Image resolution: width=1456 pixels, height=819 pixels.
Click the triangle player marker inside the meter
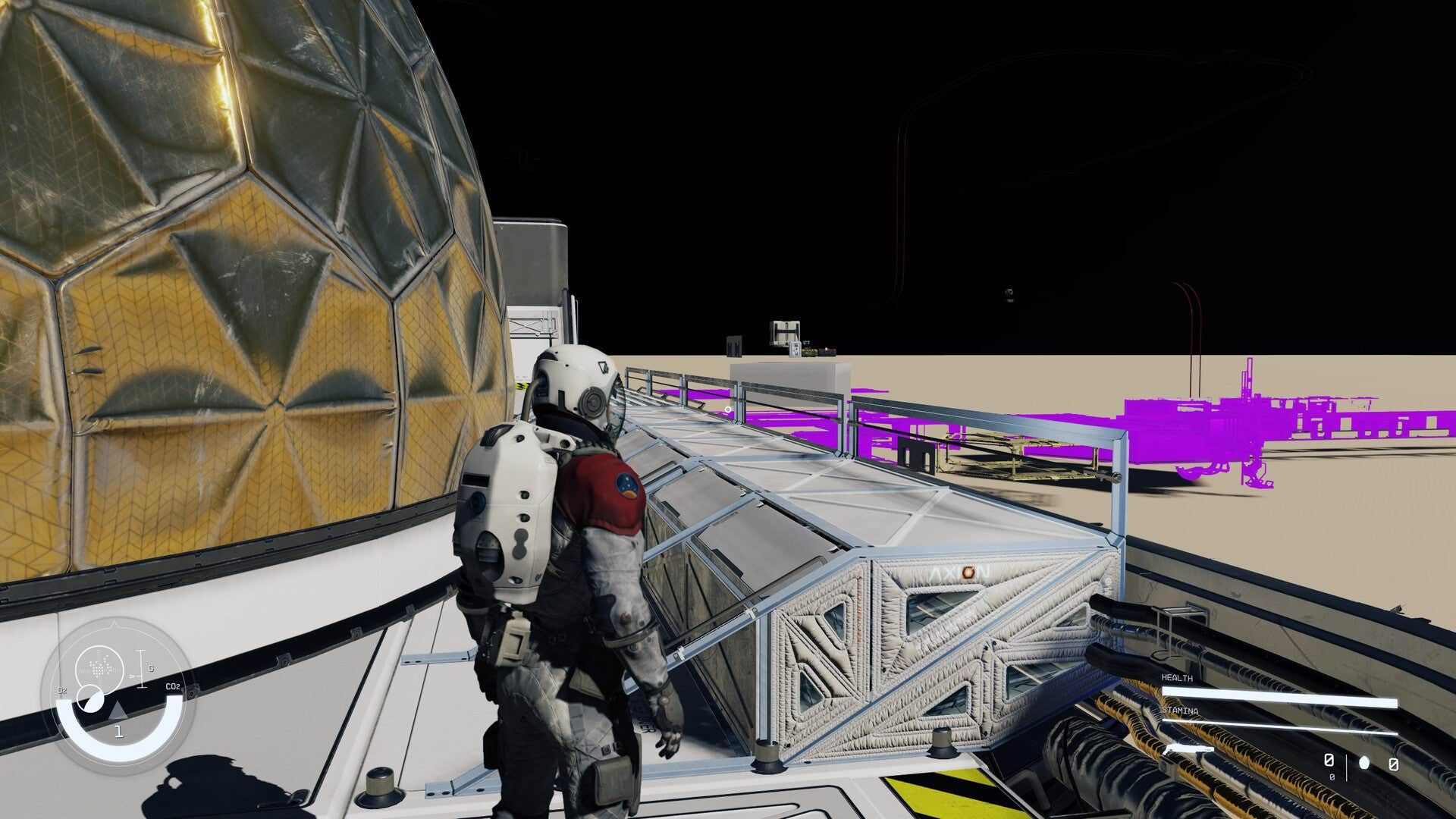coord(118,711)
